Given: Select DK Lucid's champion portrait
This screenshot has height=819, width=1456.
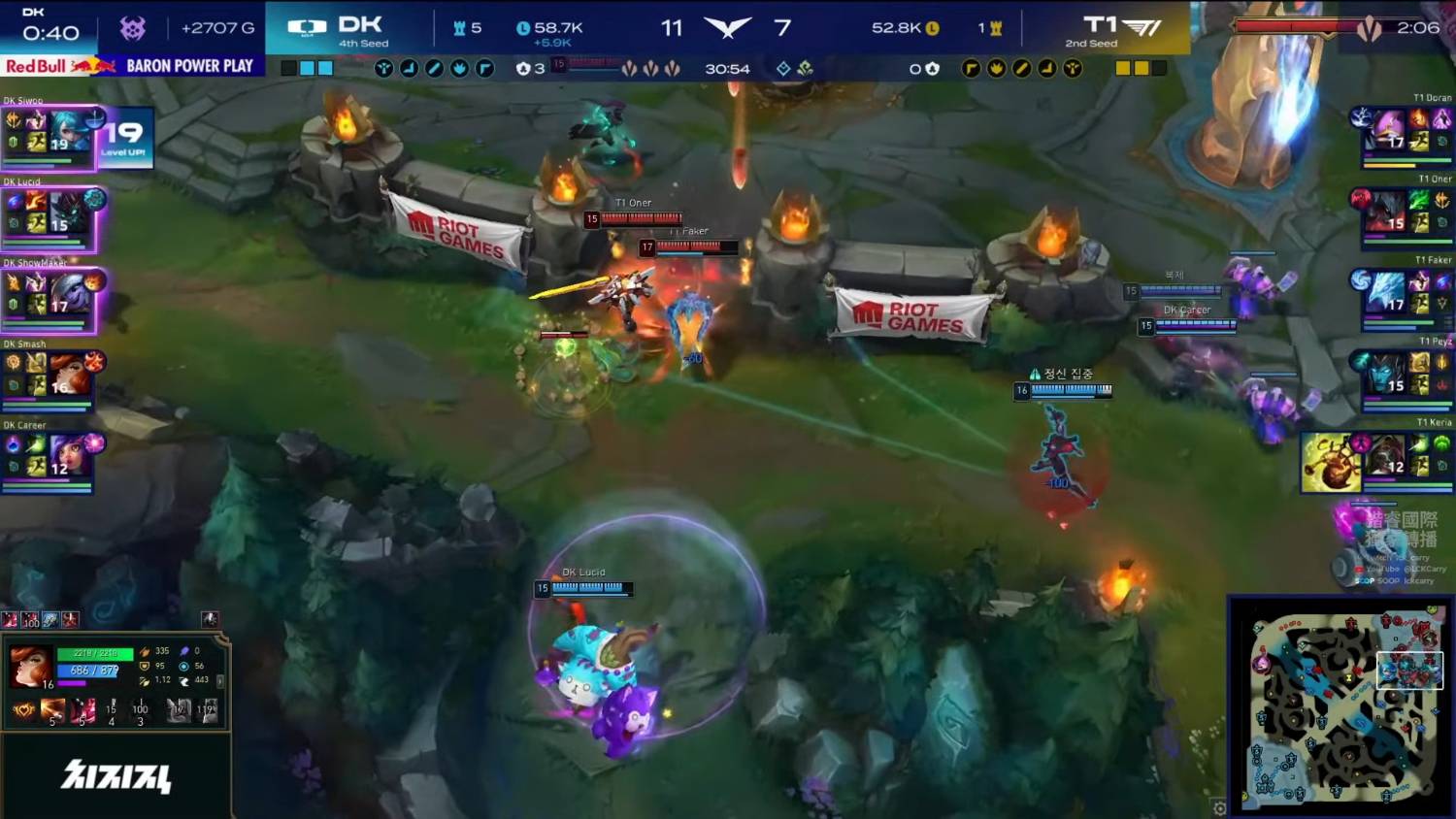Looking at the screenshot, I should point(70,212).
